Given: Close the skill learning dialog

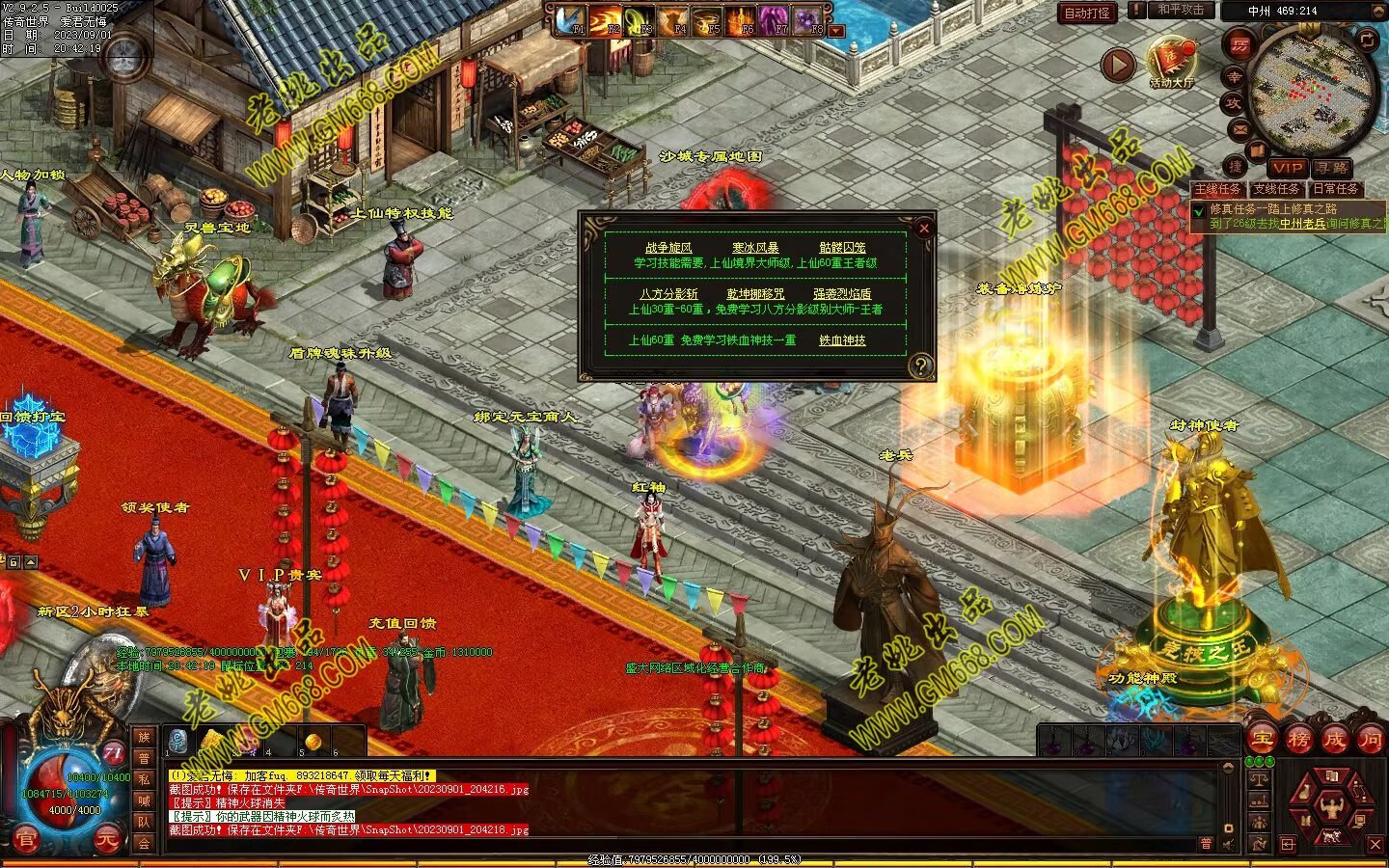Looking at the screenshot, I should (923, 228).
